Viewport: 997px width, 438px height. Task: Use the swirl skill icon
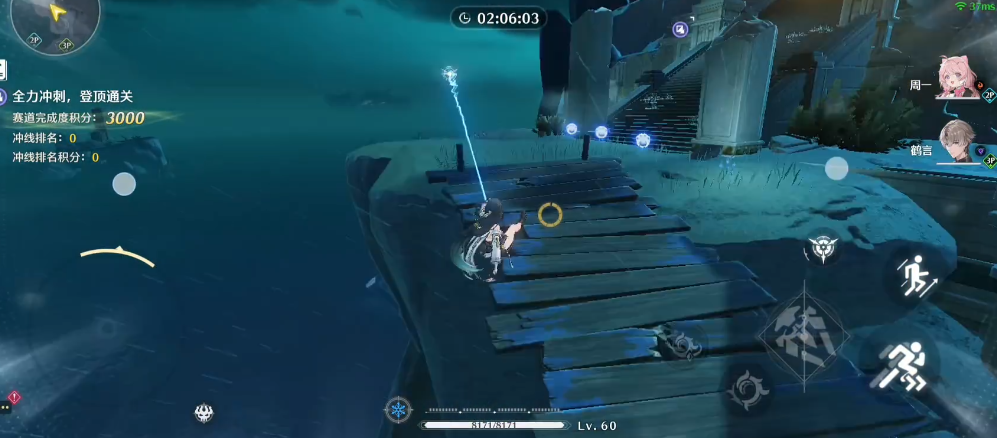point(749,390)
